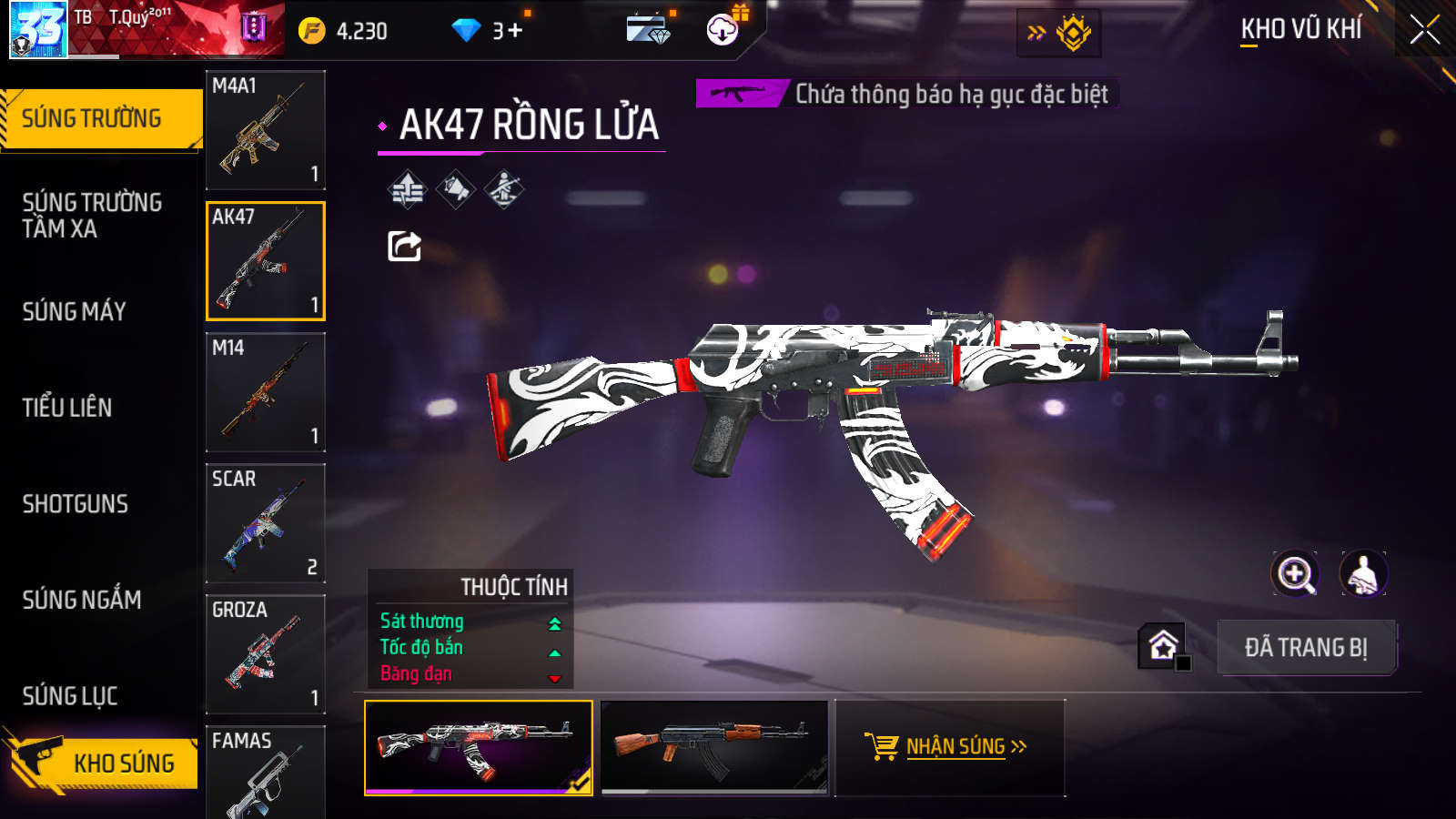Select the Tiểu Liên category
The width and height of the screenshot is (1456, 819).
point(67,408)
